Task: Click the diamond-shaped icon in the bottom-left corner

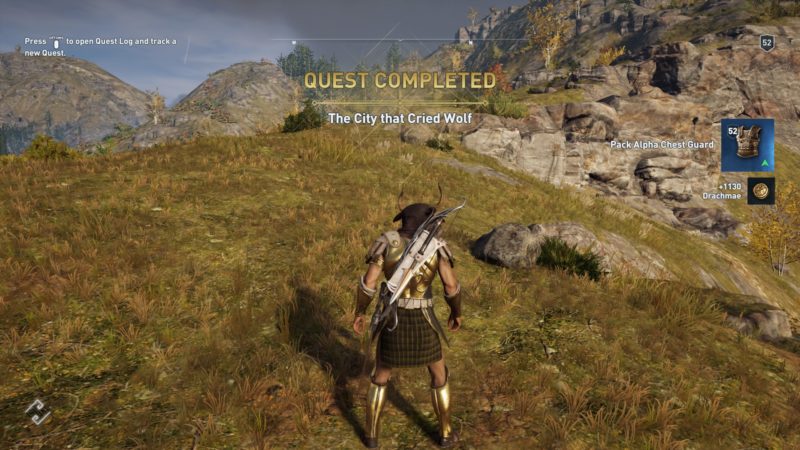Action: tap(37, 411)
